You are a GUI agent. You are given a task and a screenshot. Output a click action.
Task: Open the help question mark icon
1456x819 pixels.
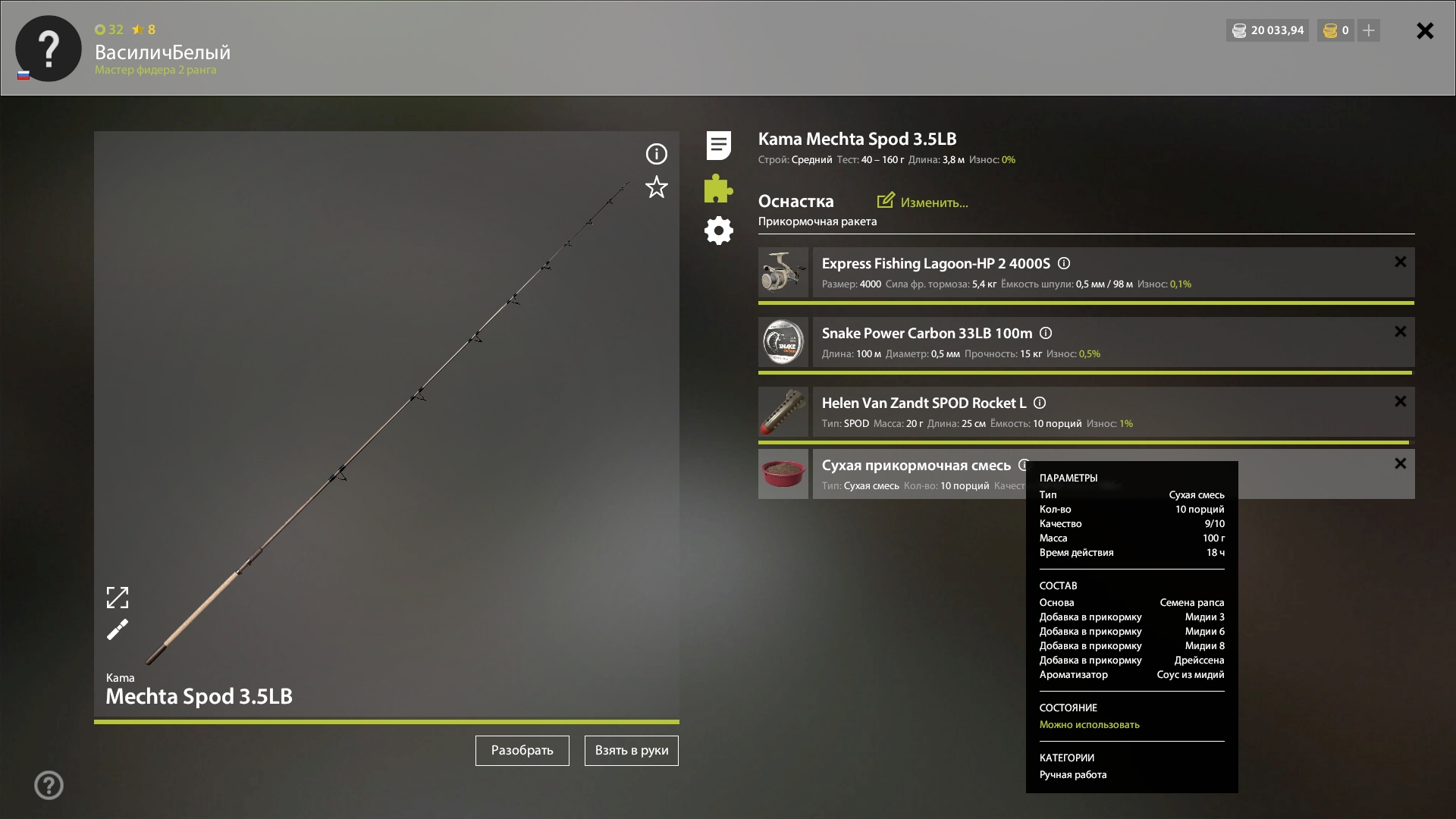[49, 786]
